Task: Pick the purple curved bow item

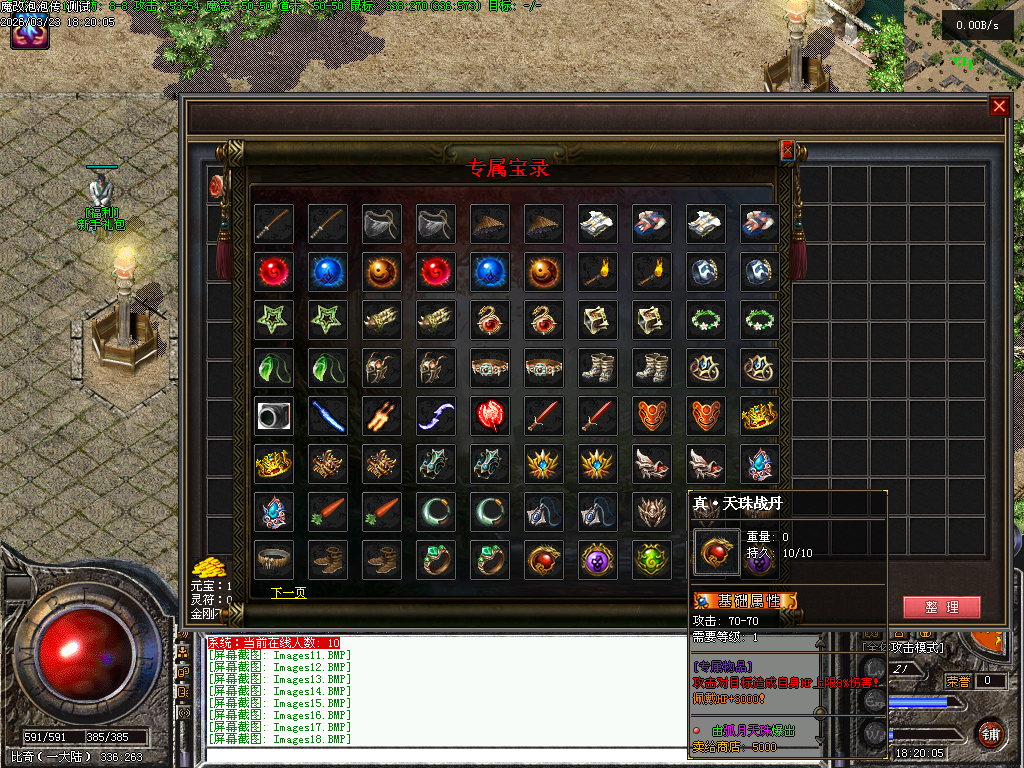Action: 435,416
